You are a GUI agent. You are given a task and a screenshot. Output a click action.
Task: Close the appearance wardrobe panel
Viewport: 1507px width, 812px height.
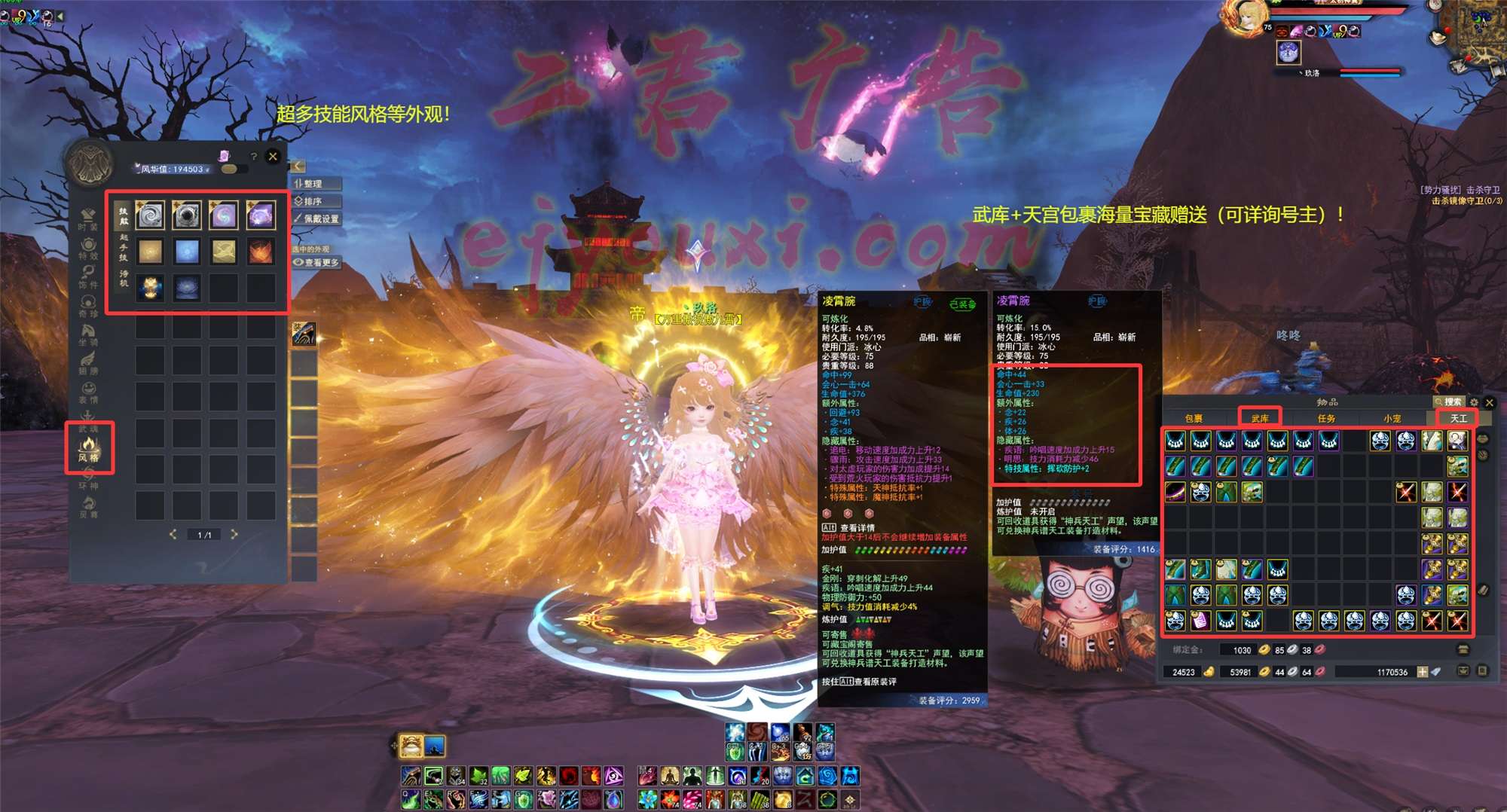point(273,157)
